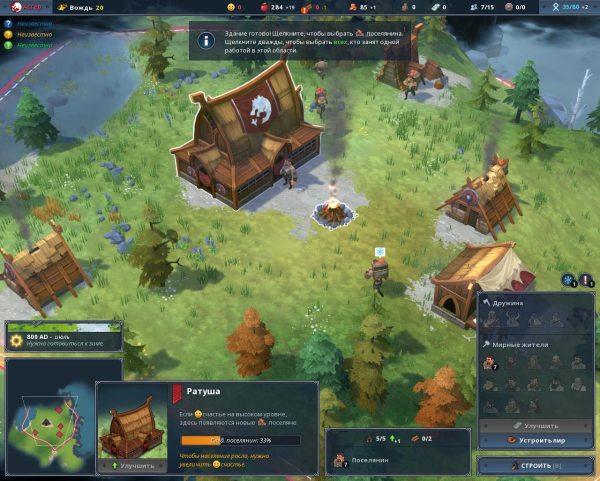Click the Улучшить button under town hall portrait
The image size is (600, 481).
click(x=133, y=465)
